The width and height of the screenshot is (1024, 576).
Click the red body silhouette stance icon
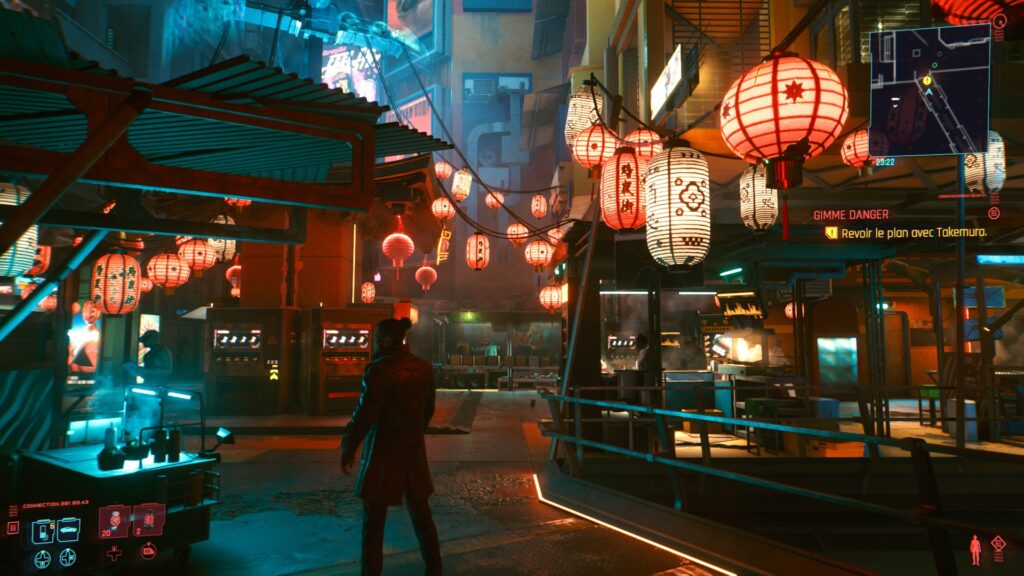975,548
